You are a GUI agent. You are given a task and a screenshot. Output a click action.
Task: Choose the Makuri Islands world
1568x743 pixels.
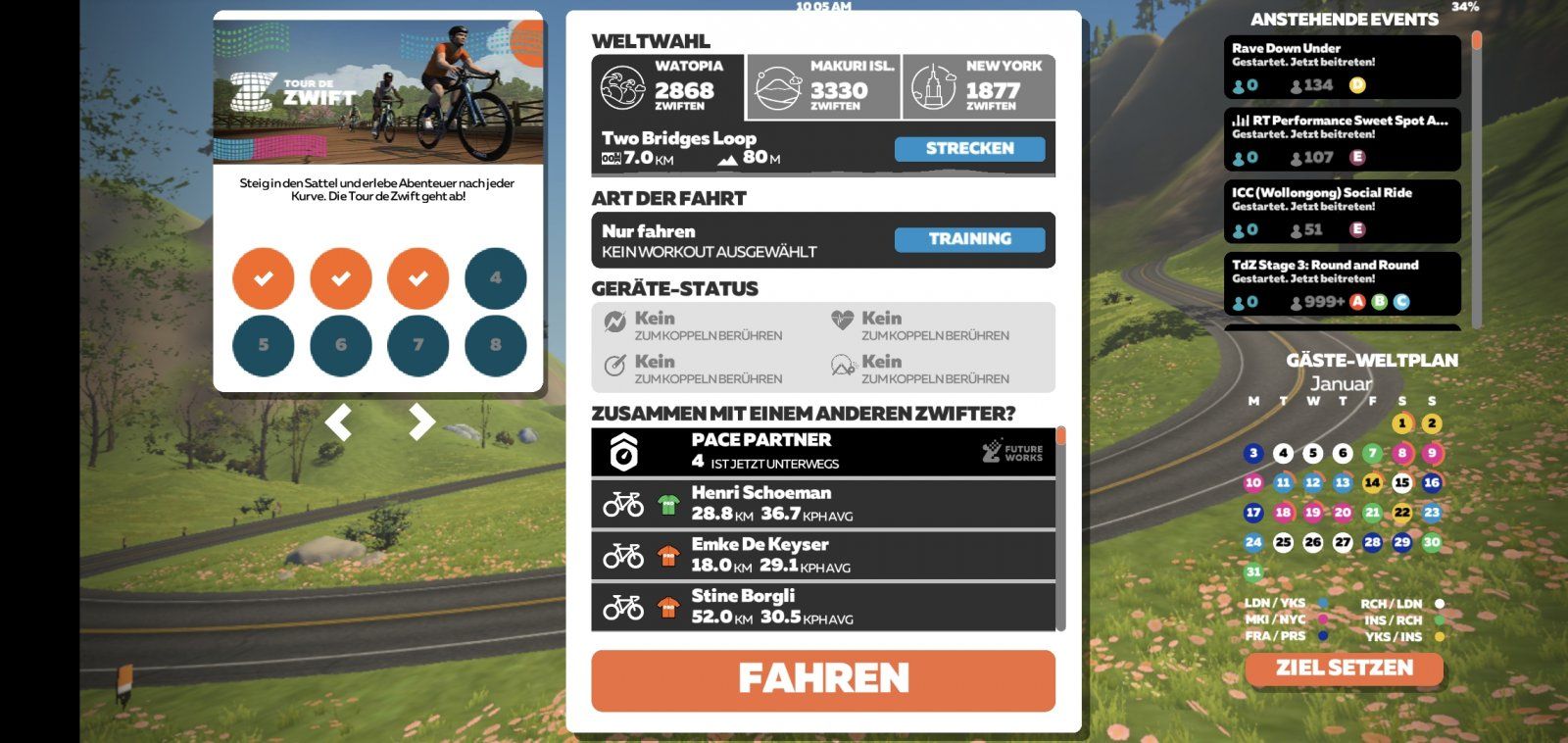tap(823, 87)
